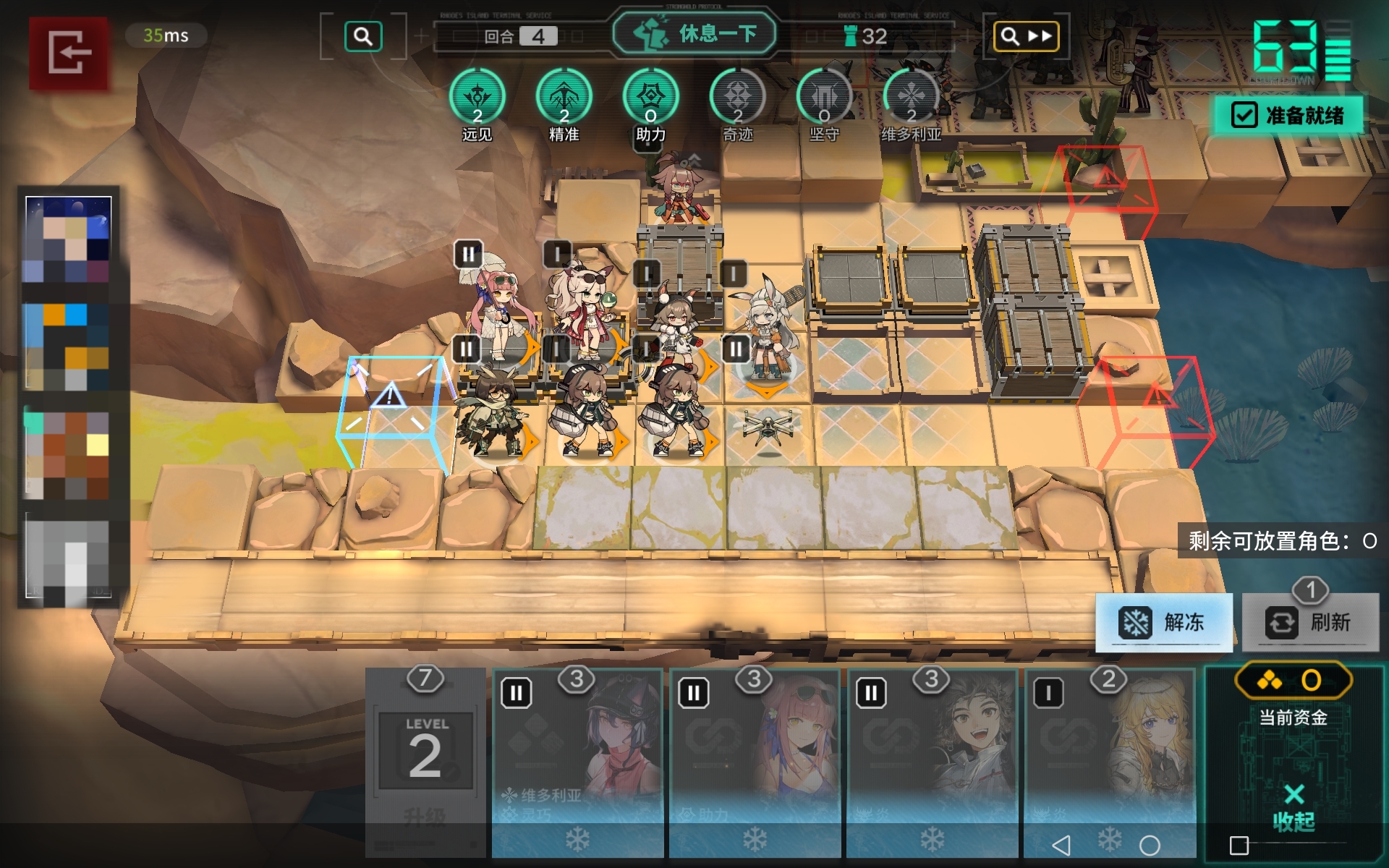Click the 休息一下 rest button

point(694,34)
